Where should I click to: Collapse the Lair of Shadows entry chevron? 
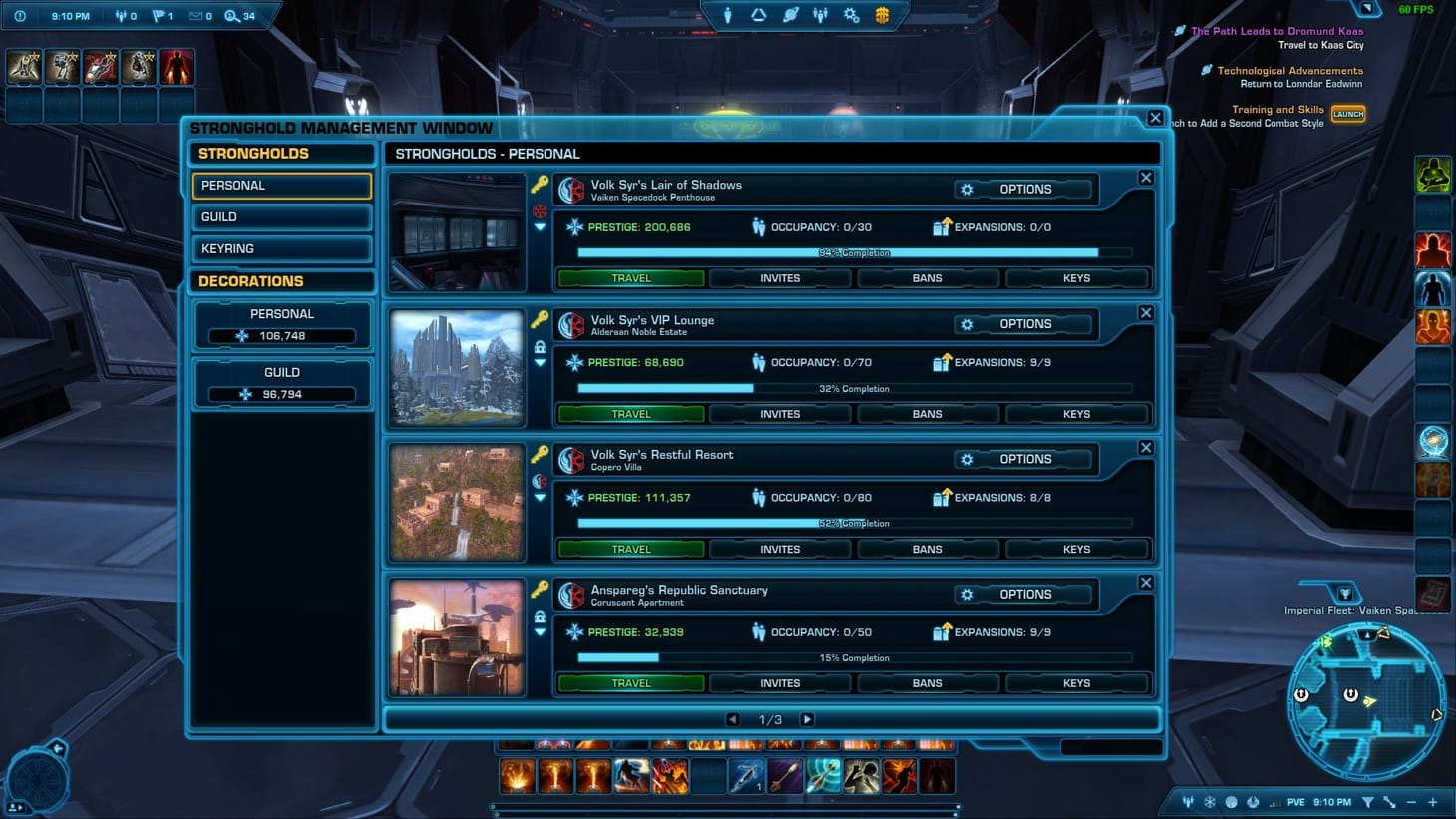(540, 227)
